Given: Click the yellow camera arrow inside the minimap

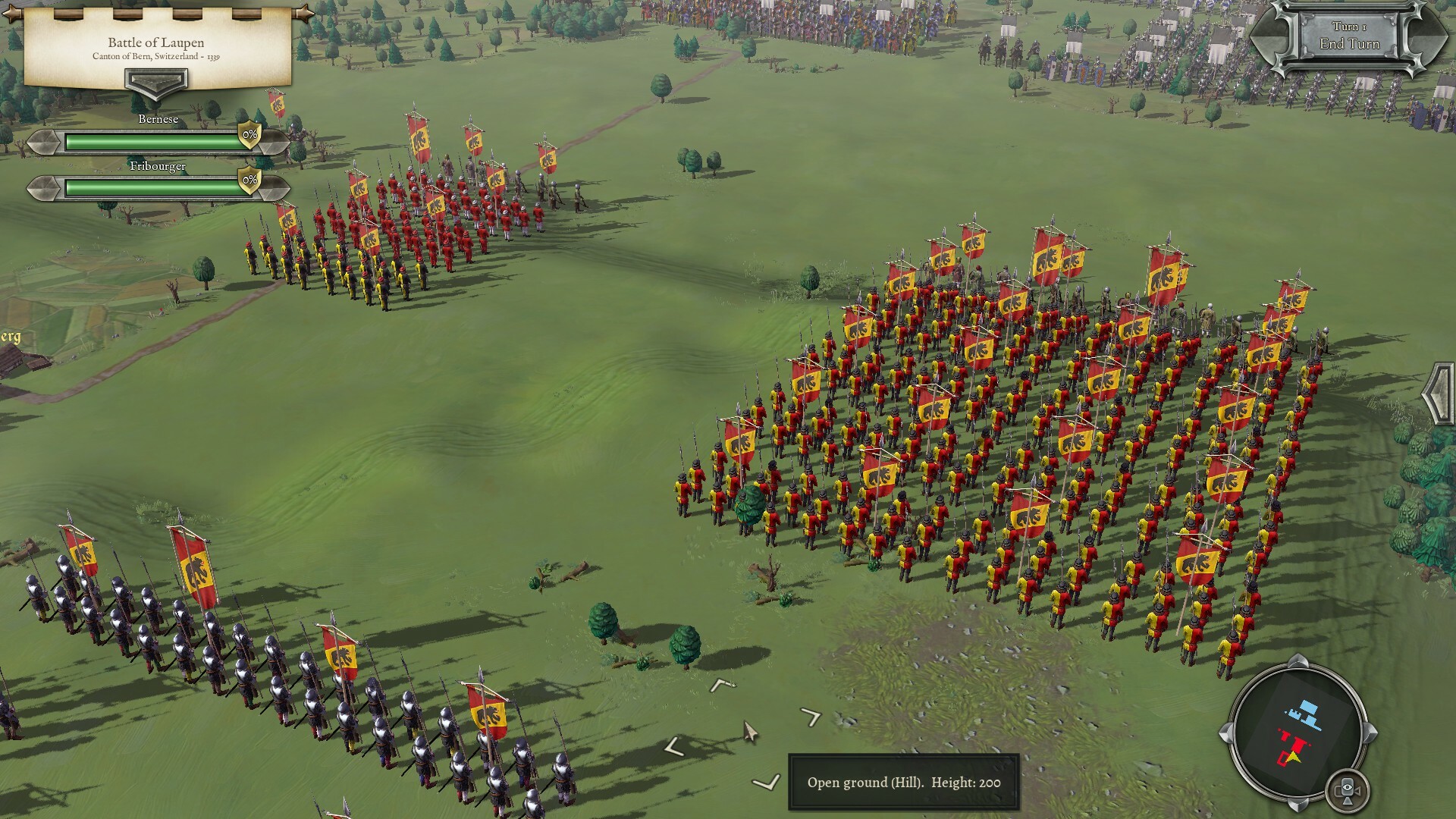Looking at the screenshot, I should (x=1293, y=757).
